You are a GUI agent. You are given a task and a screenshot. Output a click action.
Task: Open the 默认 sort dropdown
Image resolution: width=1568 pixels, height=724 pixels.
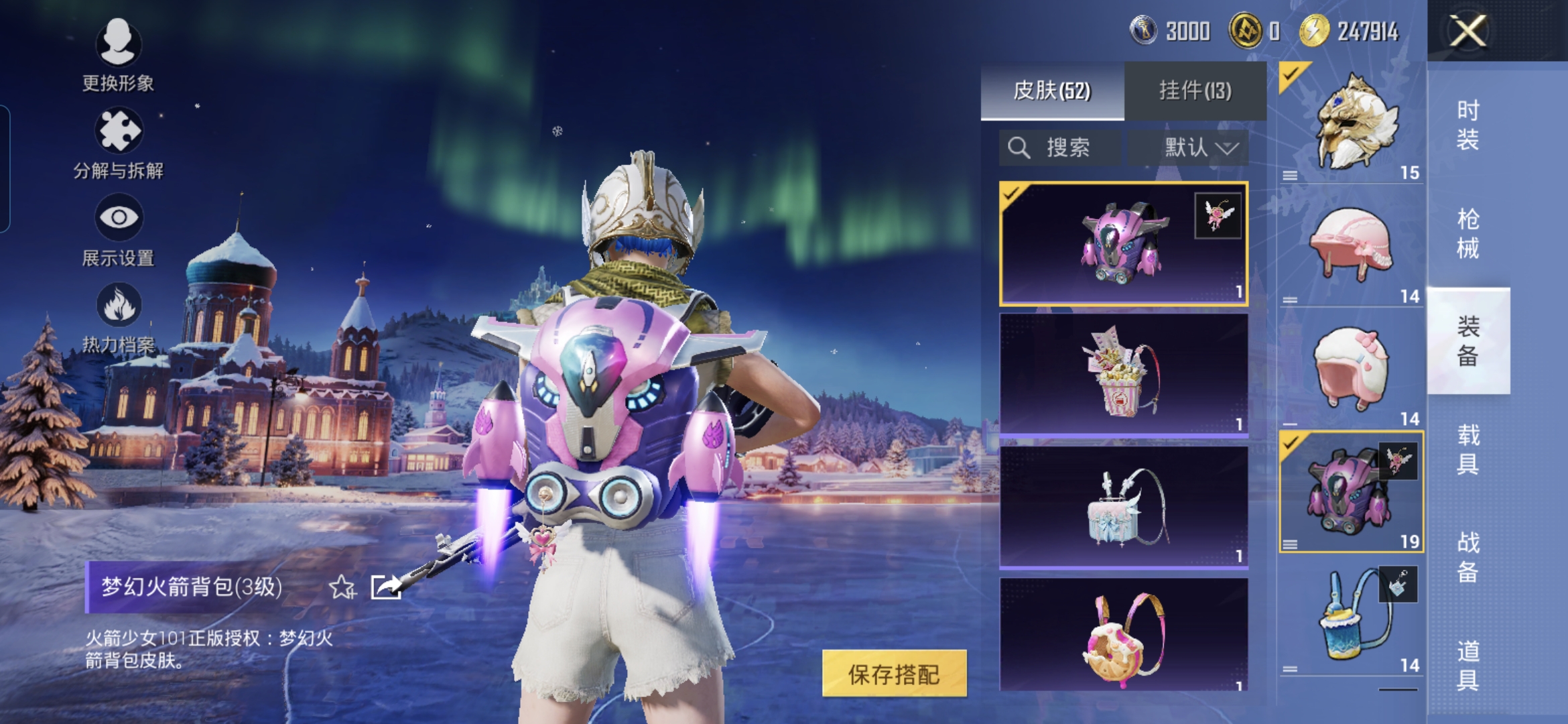(x=1189, y=147)
